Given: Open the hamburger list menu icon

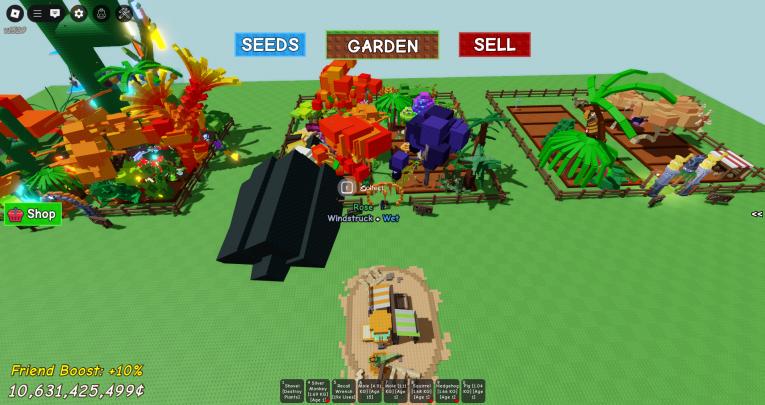Looking at the screenshot, I should point(37,13).
